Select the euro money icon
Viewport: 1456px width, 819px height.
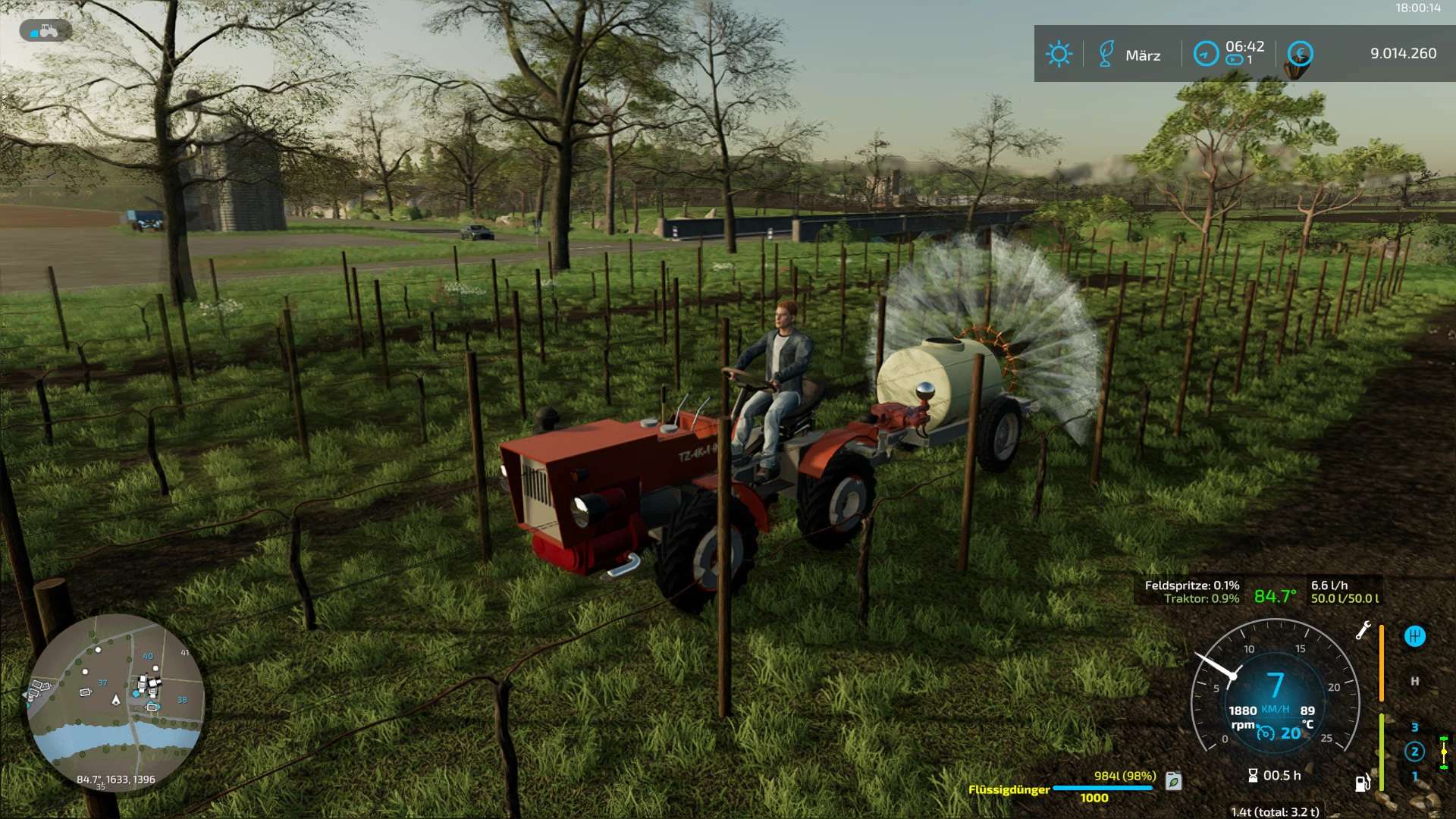click(1300, 54)
